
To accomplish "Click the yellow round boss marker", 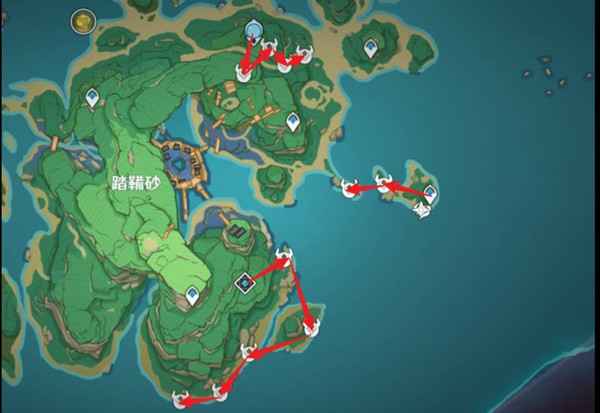I will coord(82,20).
